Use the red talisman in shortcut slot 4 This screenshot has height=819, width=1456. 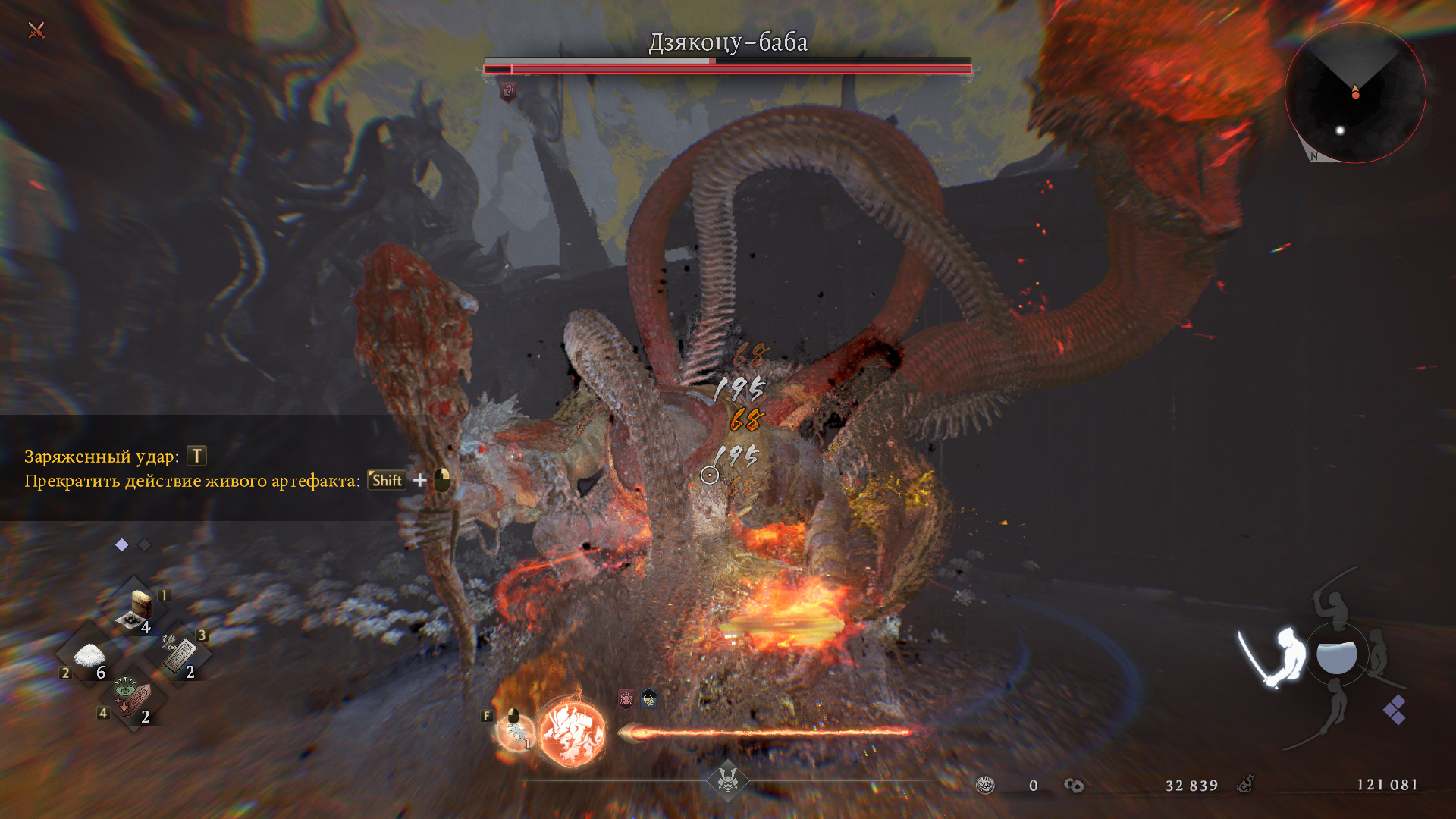tap(133, 698)
